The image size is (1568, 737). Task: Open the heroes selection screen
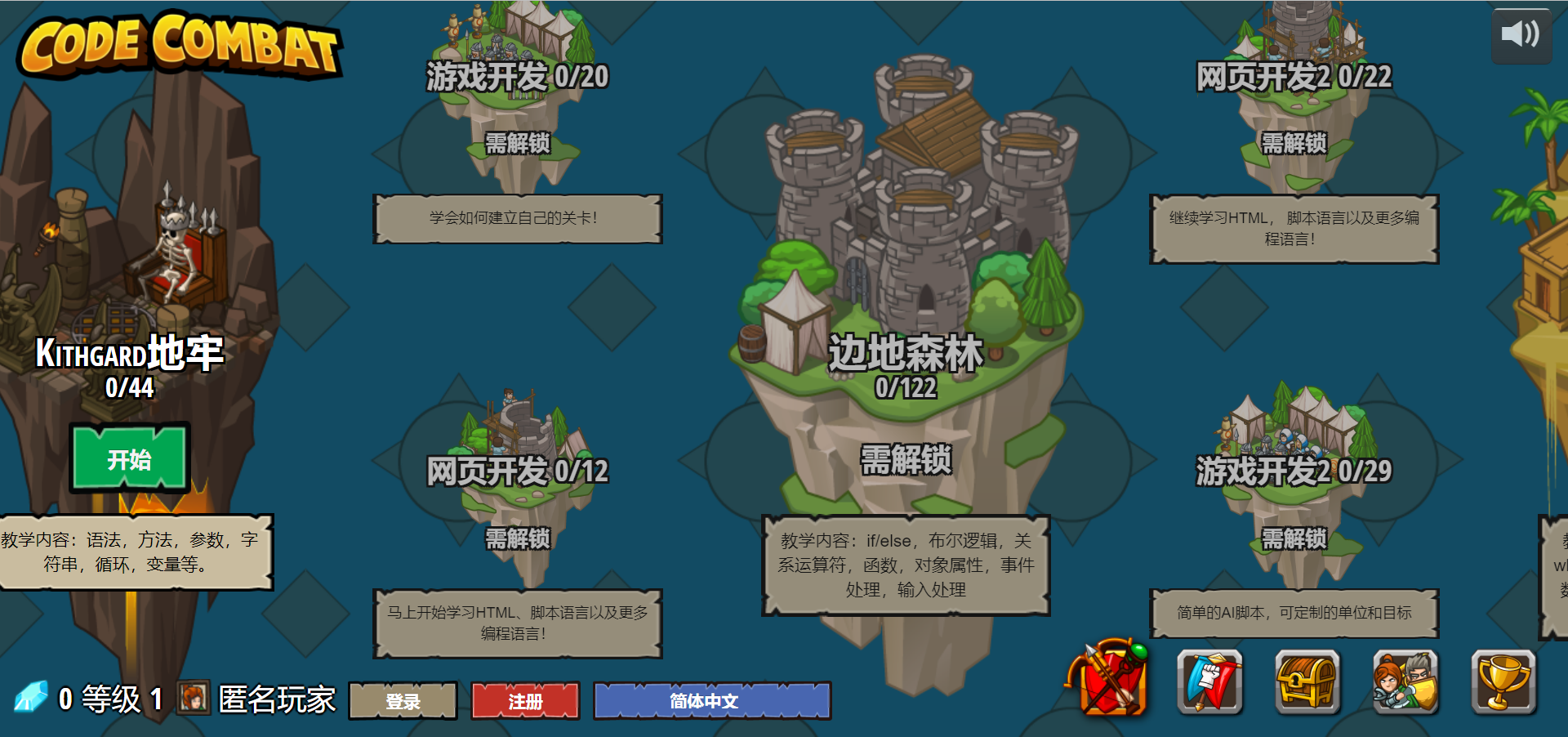click(x=1405, y=682)
